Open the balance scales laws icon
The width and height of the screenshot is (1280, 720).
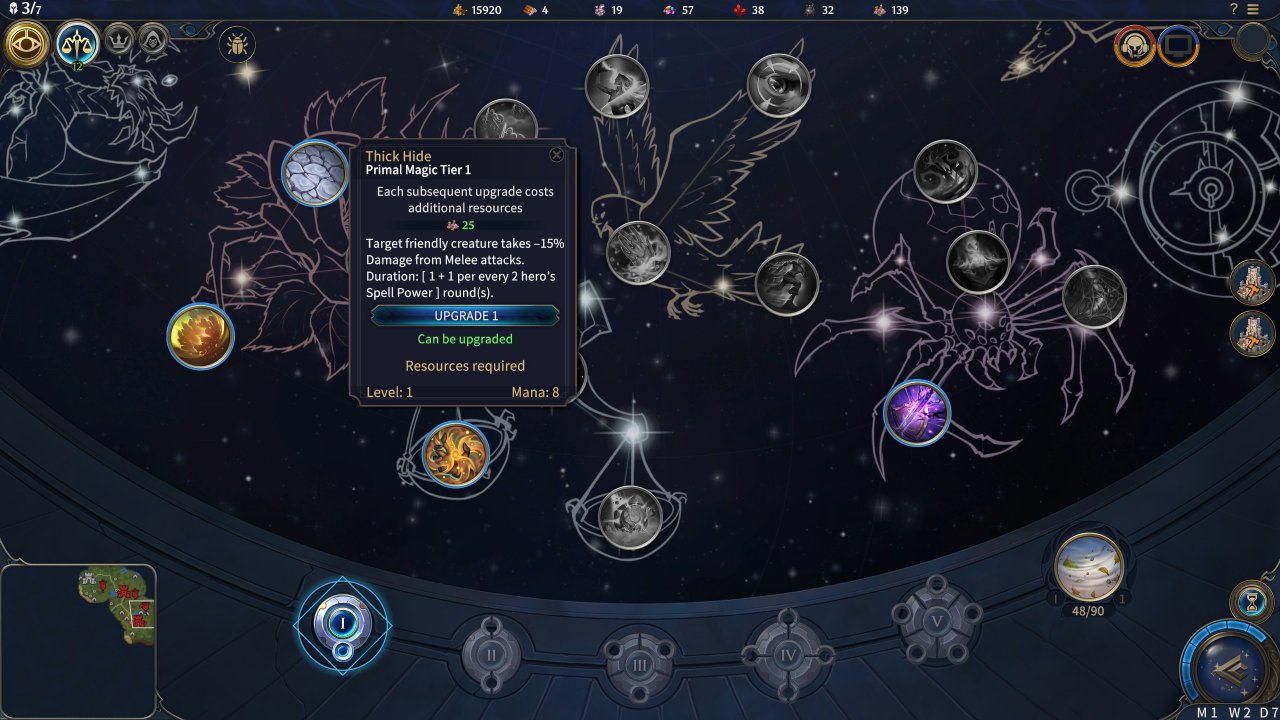(x=77, y=42)
